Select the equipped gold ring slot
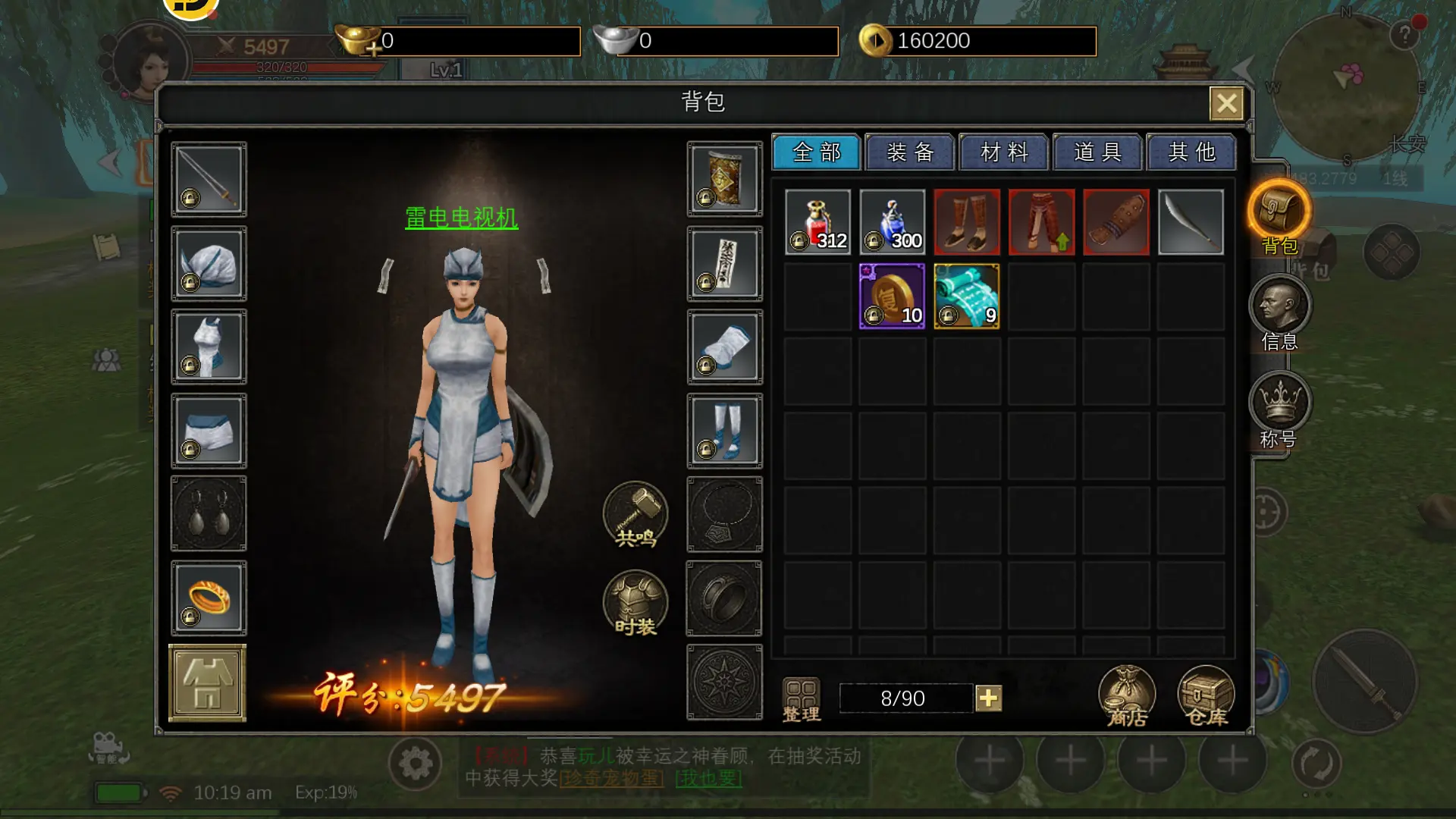Image resolution: width=1456 pixels, height=819 pixels. point(209,598)
